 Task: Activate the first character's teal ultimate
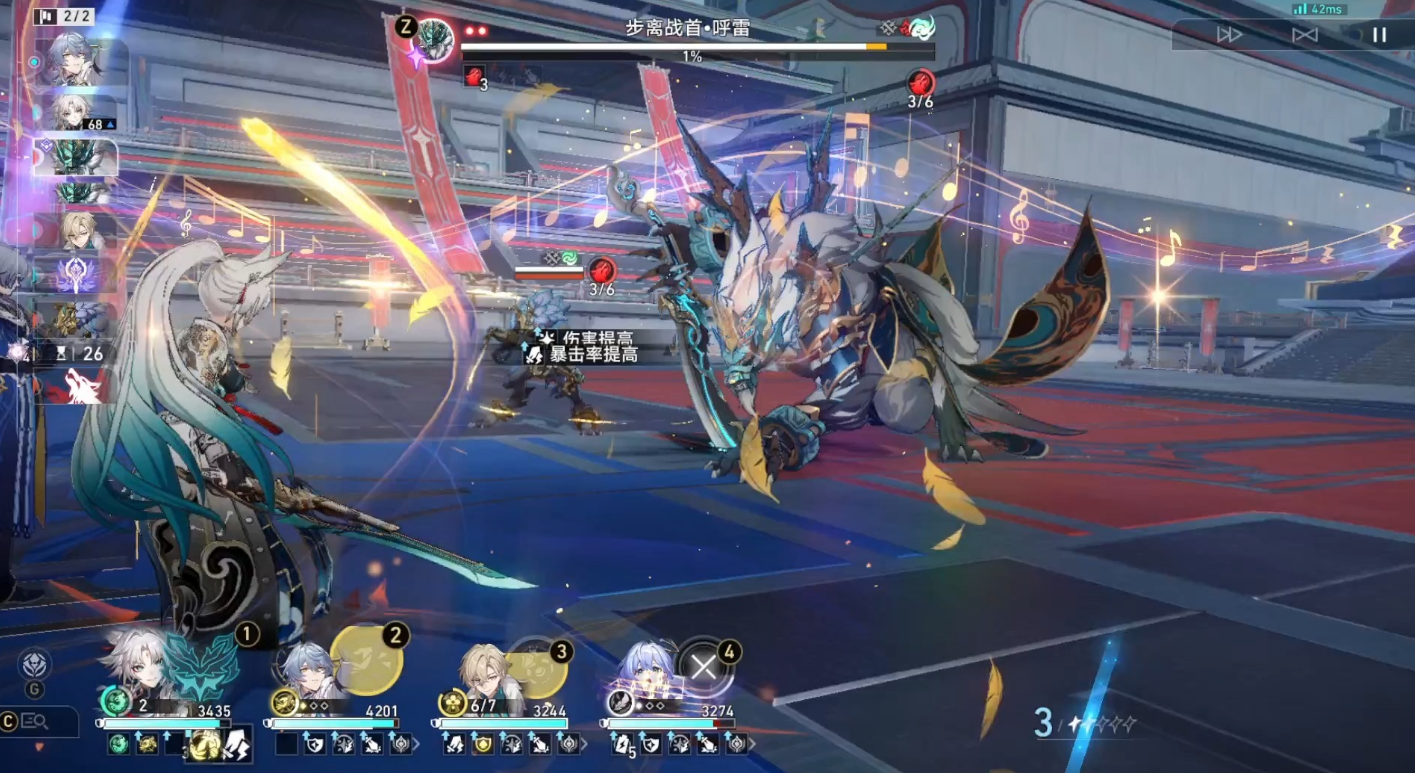[201, 667]
